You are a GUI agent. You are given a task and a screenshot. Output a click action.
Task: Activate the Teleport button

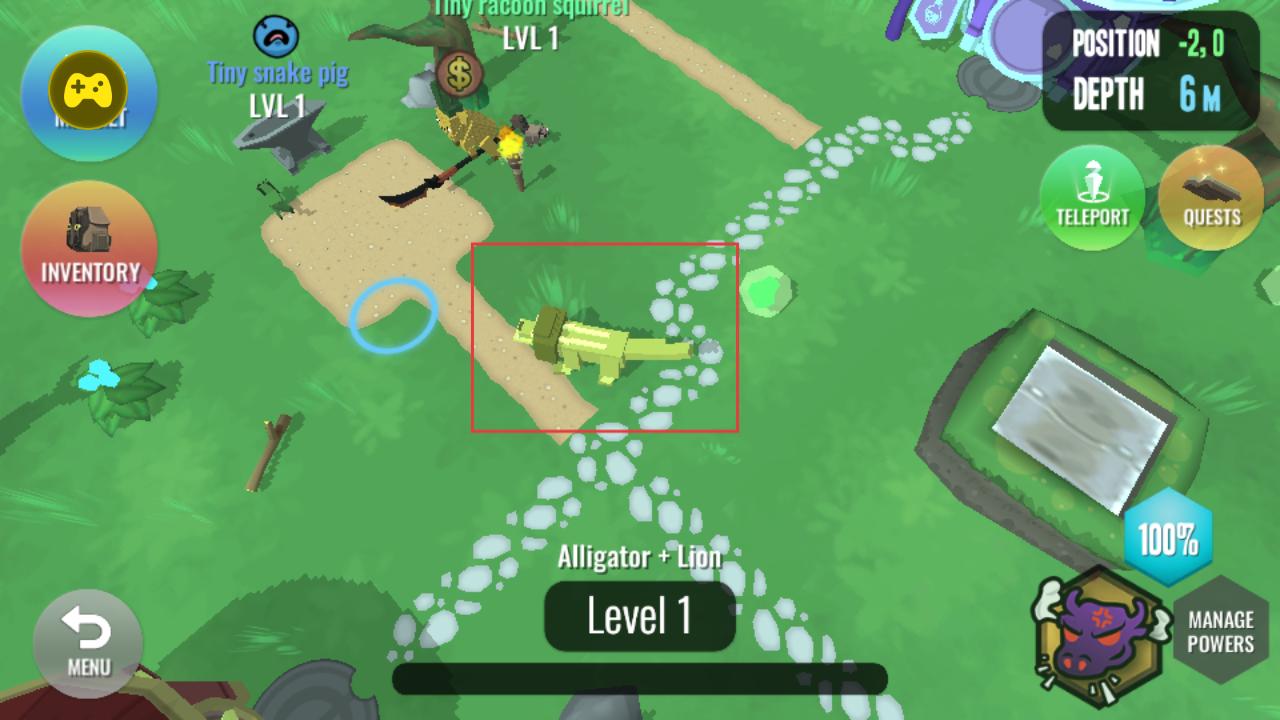(x=1092, y=197)
